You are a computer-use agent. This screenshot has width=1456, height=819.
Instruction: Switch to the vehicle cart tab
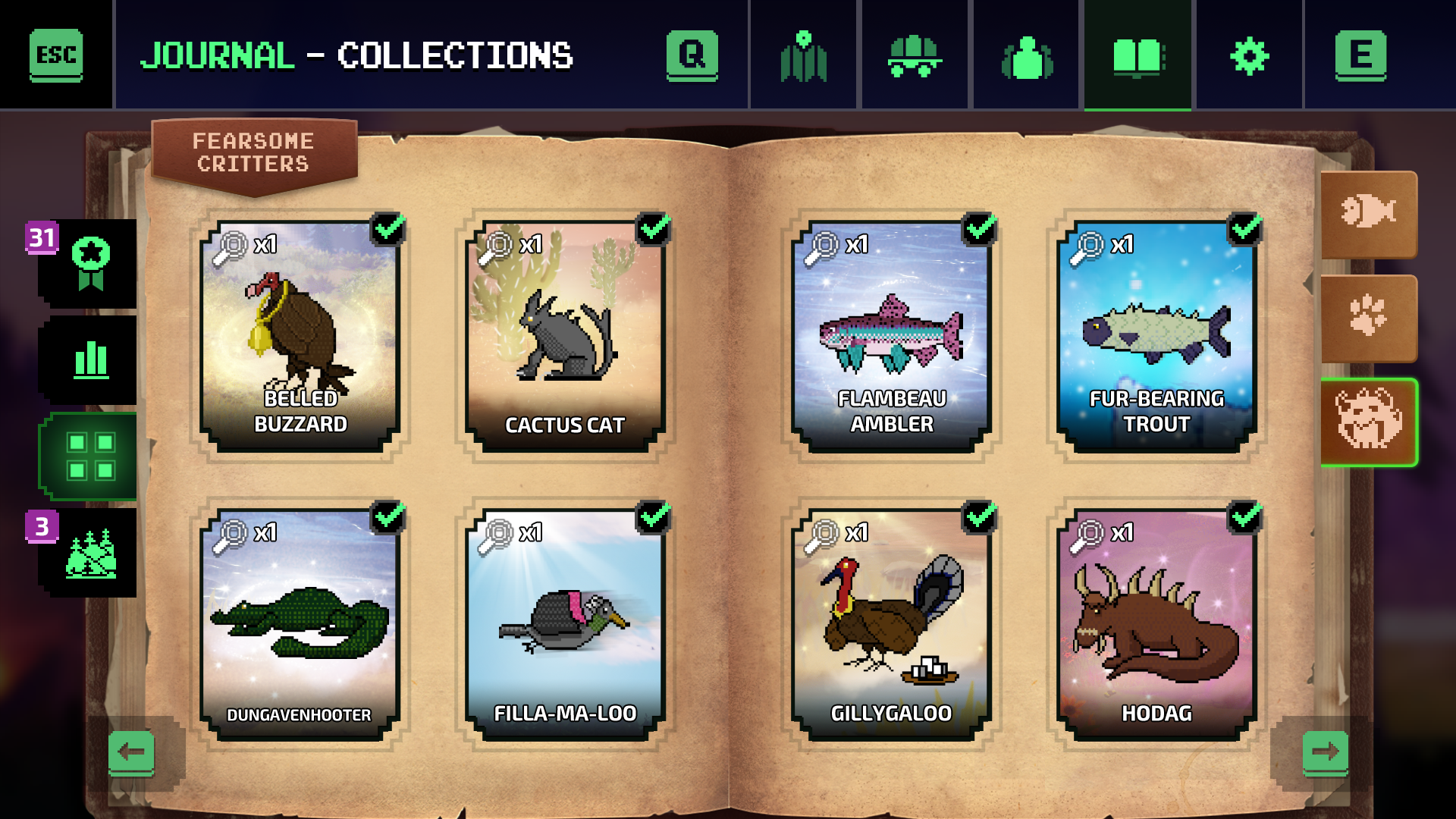click(x=915, y=55)
